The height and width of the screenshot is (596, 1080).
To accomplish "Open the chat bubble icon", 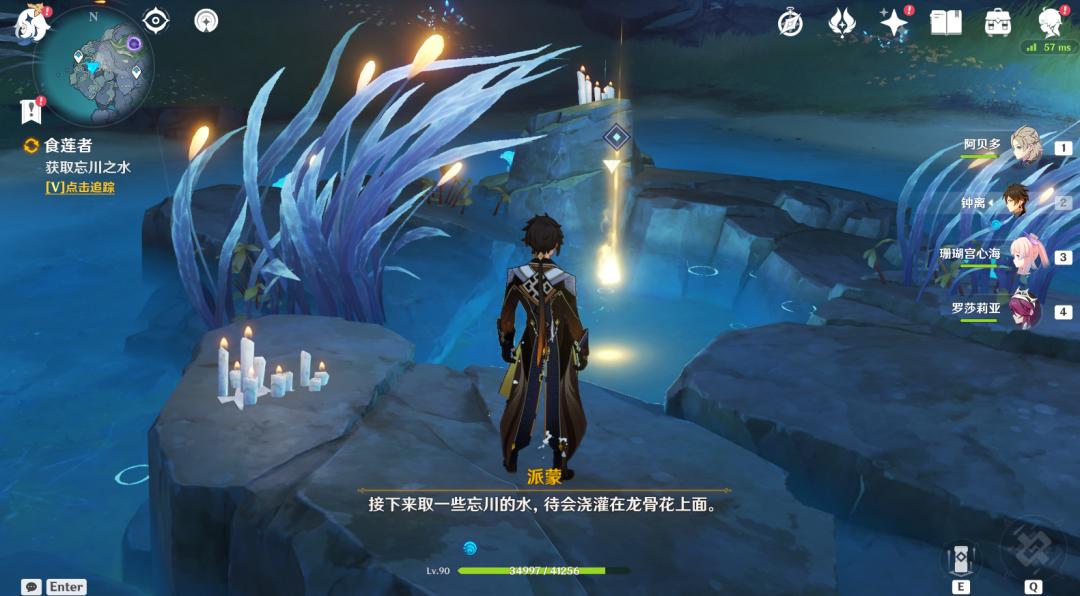I will 31,587.
